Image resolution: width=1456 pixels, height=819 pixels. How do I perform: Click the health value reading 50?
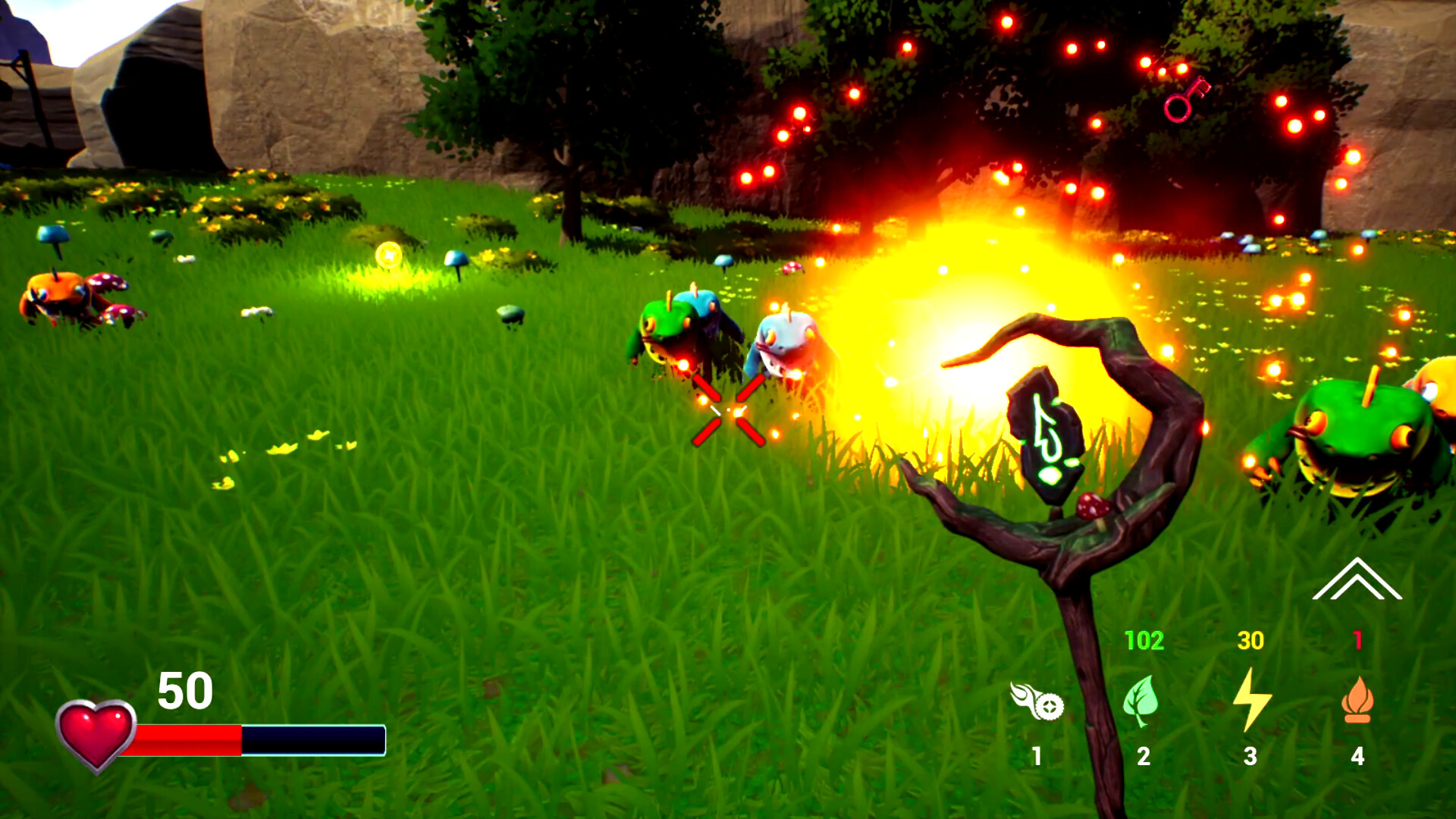coord(184,692)
